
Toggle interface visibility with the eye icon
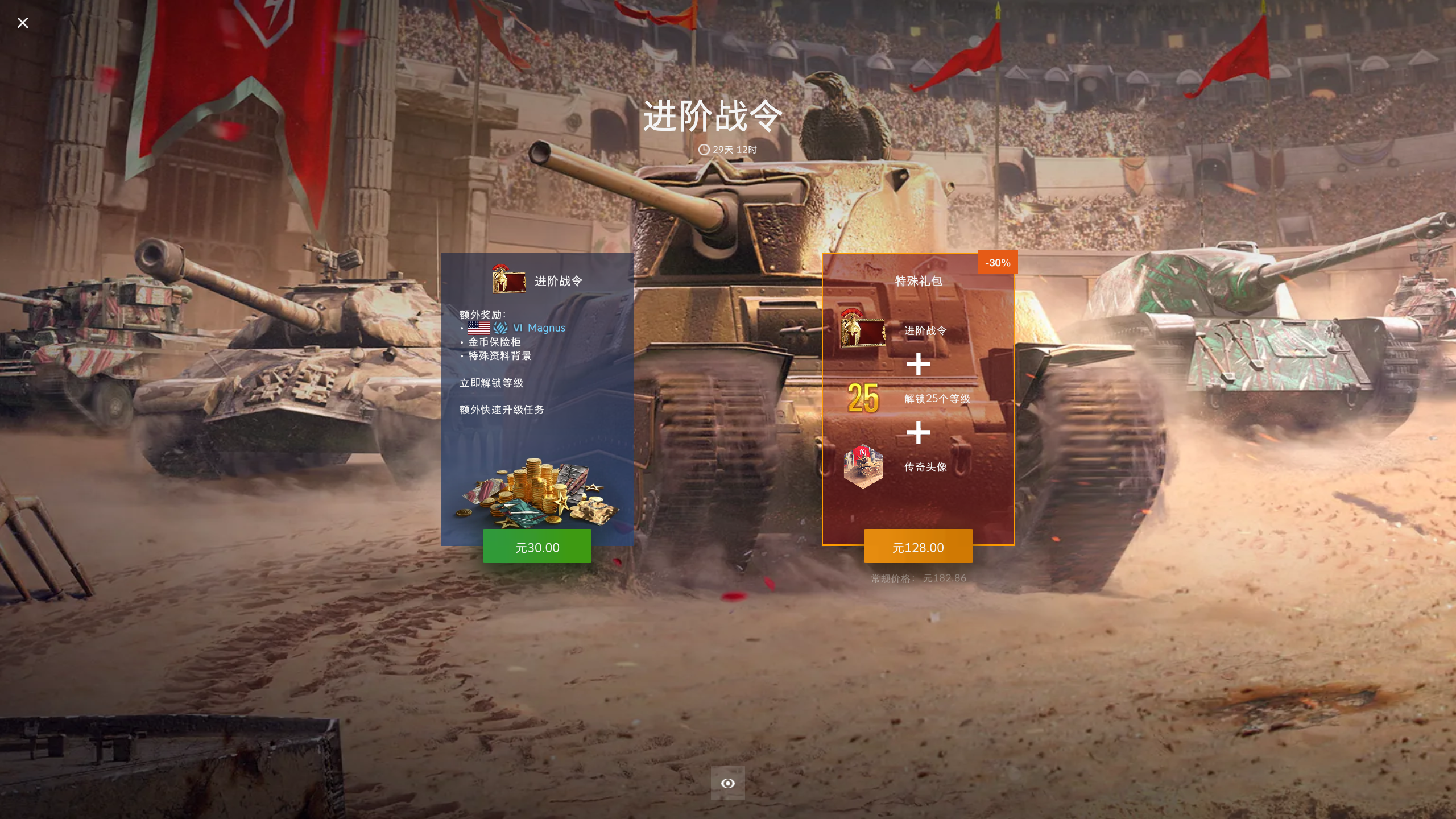tap(727, 783)
